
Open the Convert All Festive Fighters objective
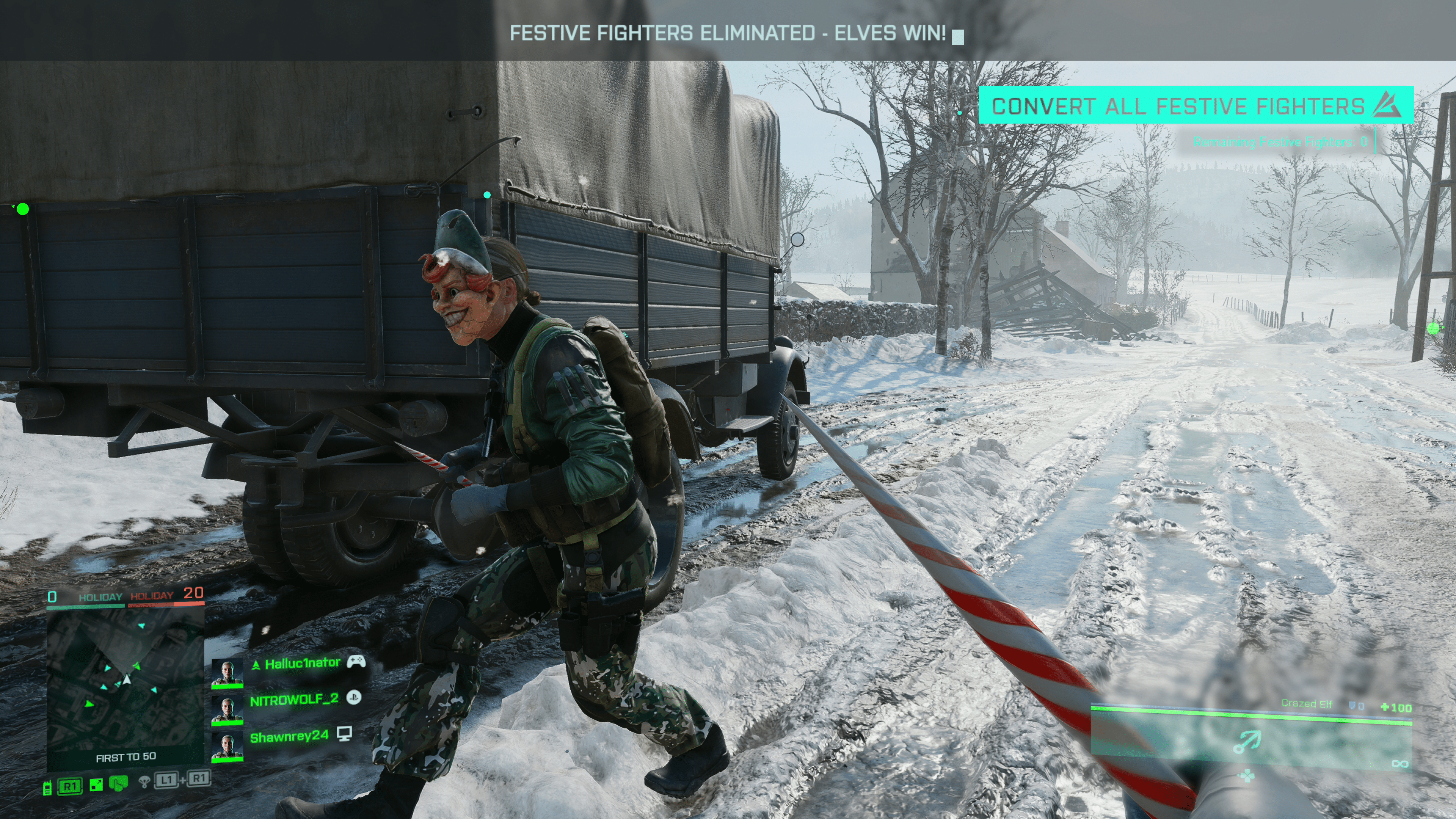[x=1196, y=105]
